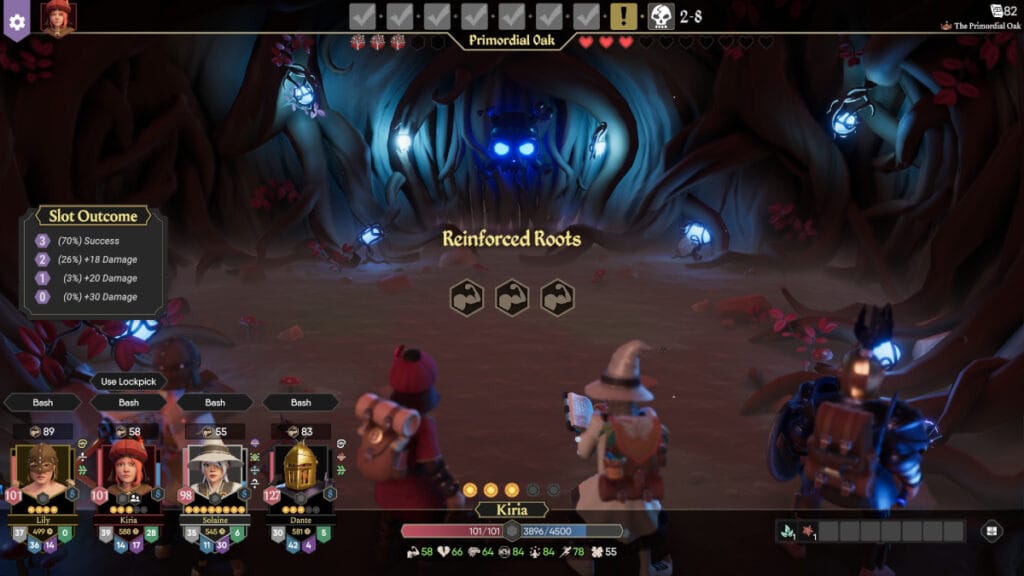Viewport: 1024px width, 576px height.
Task: Choose Bash for Dante
Action: tap(301, 402)
